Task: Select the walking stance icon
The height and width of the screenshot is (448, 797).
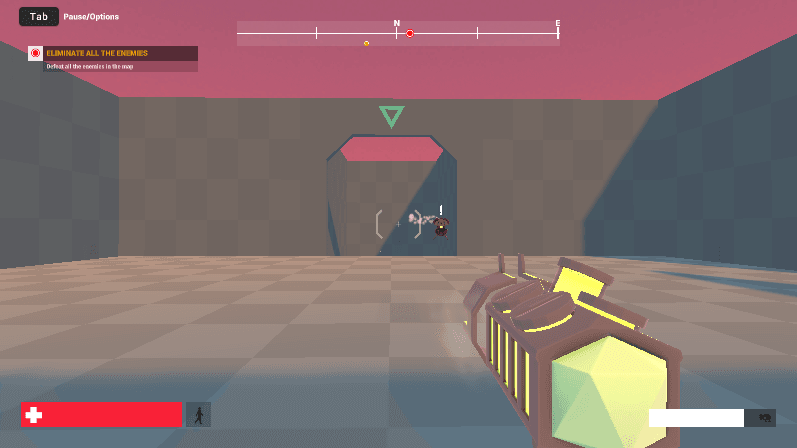Action: click(x=198, y=414)
